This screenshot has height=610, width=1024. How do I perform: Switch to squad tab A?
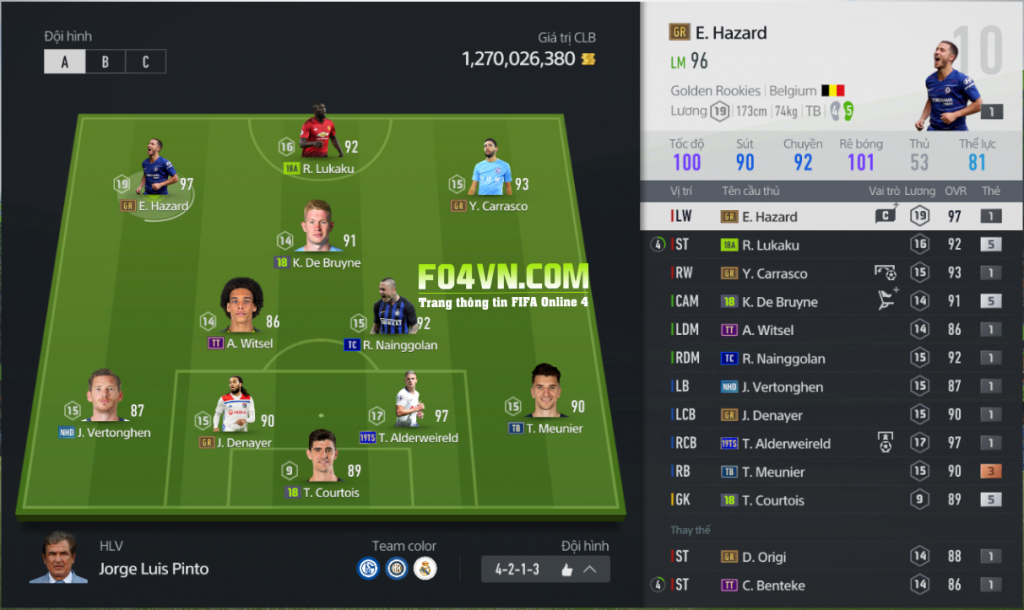point(65,62)
